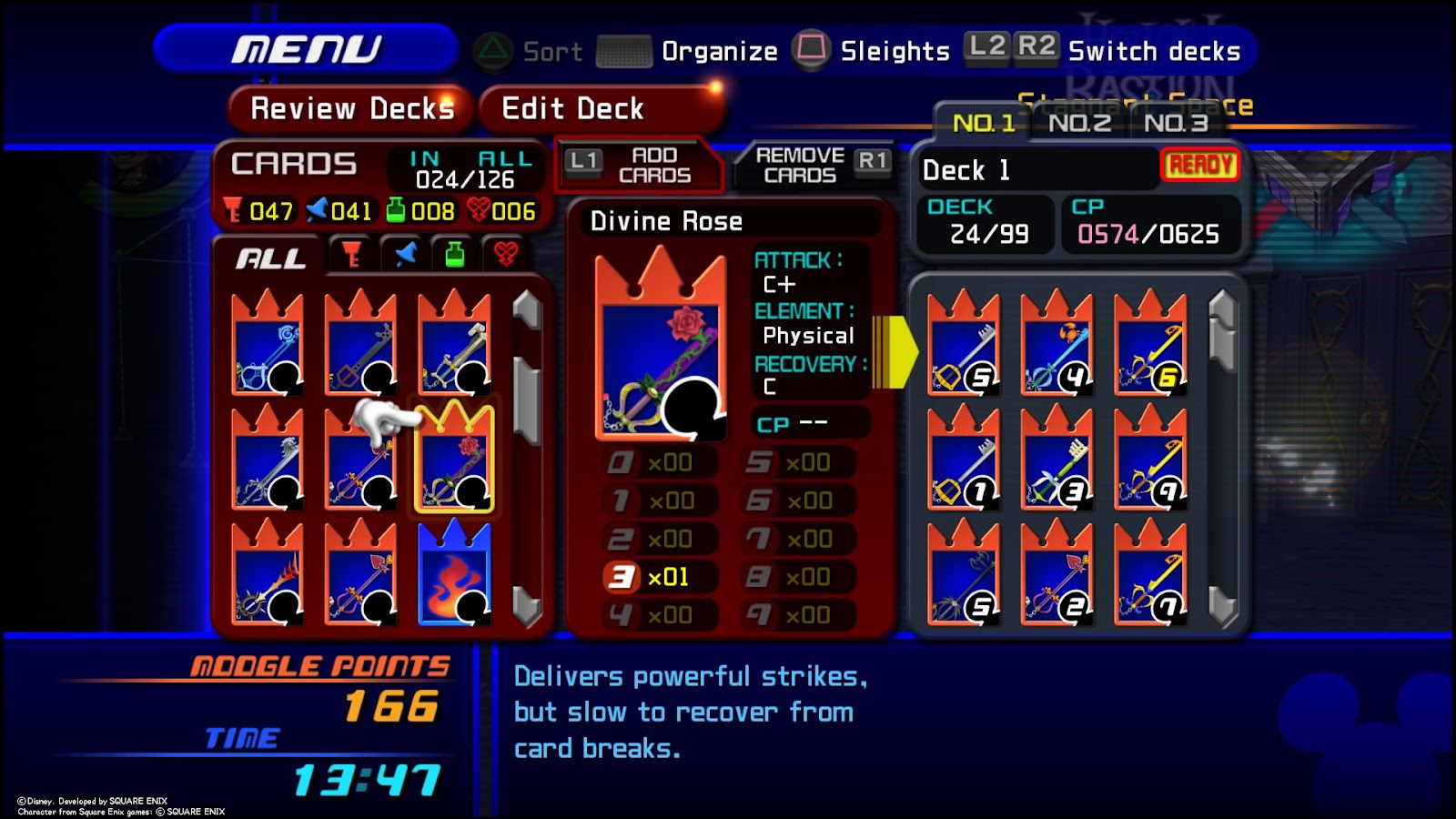Click the card list's down arrow
1456x819 pixels.
[527, 605]
